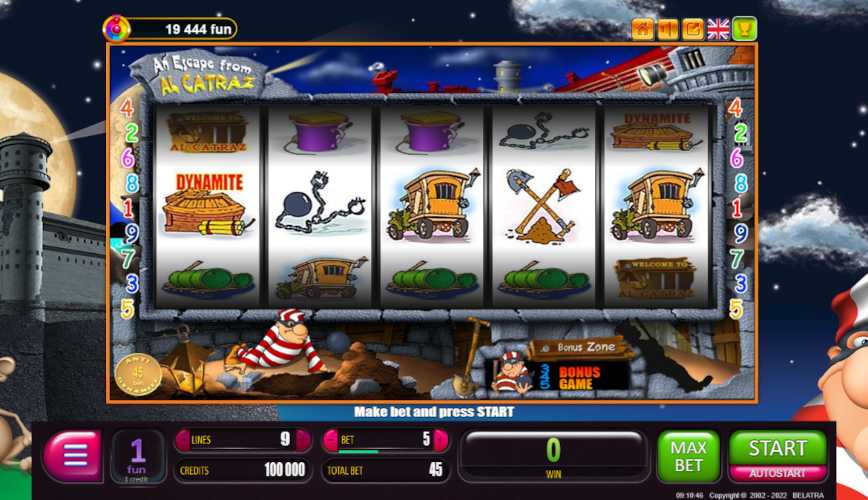
Task: Set the maximum bet with MAX BET
Action: coord(688,457)
